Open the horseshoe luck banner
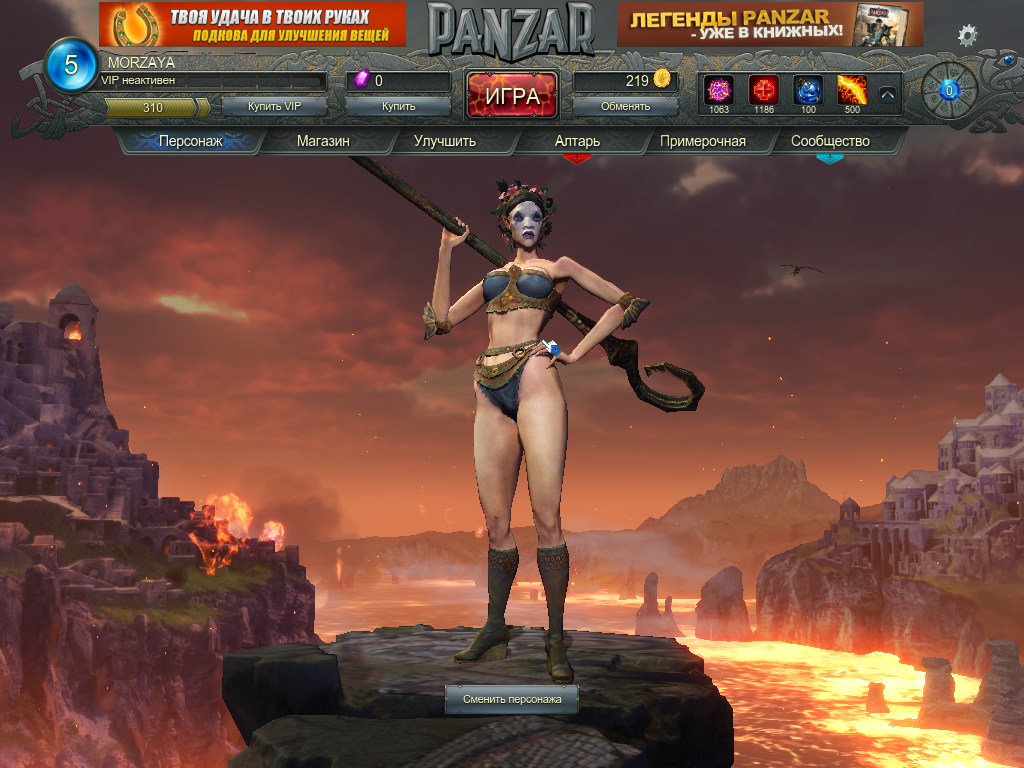 [x=252, y=24]
